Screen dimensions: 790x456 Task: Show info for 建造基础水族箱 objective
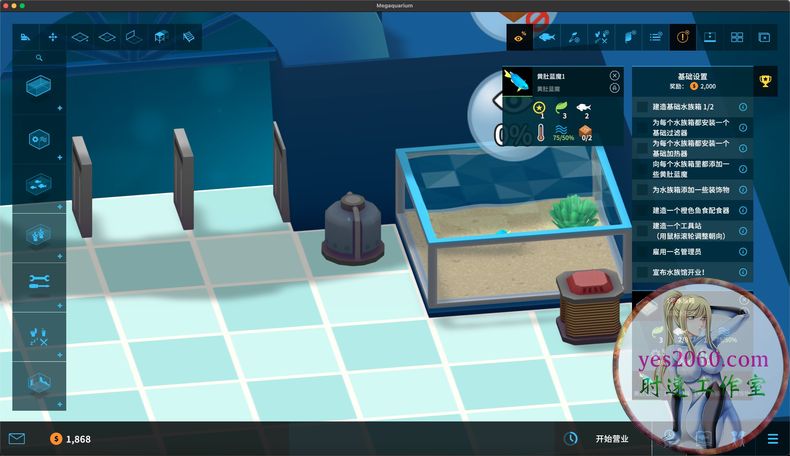tap(743, 106)
